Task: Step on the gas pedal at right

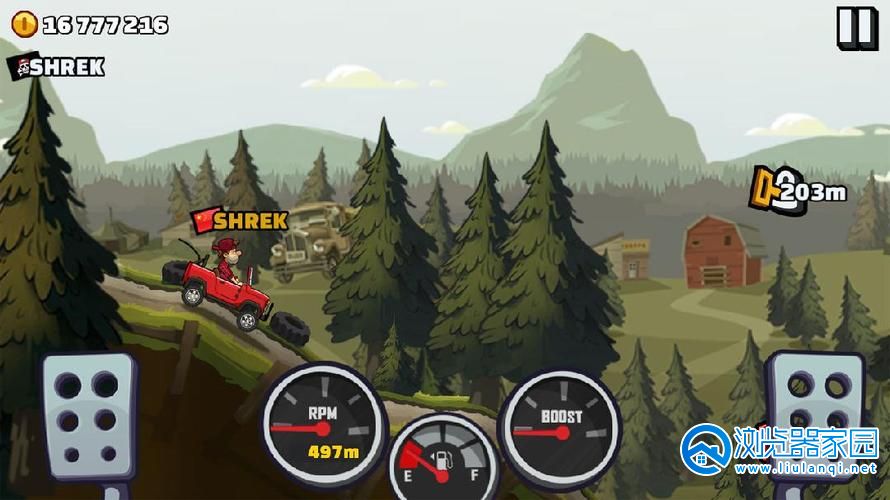Action: pos(814,400)
